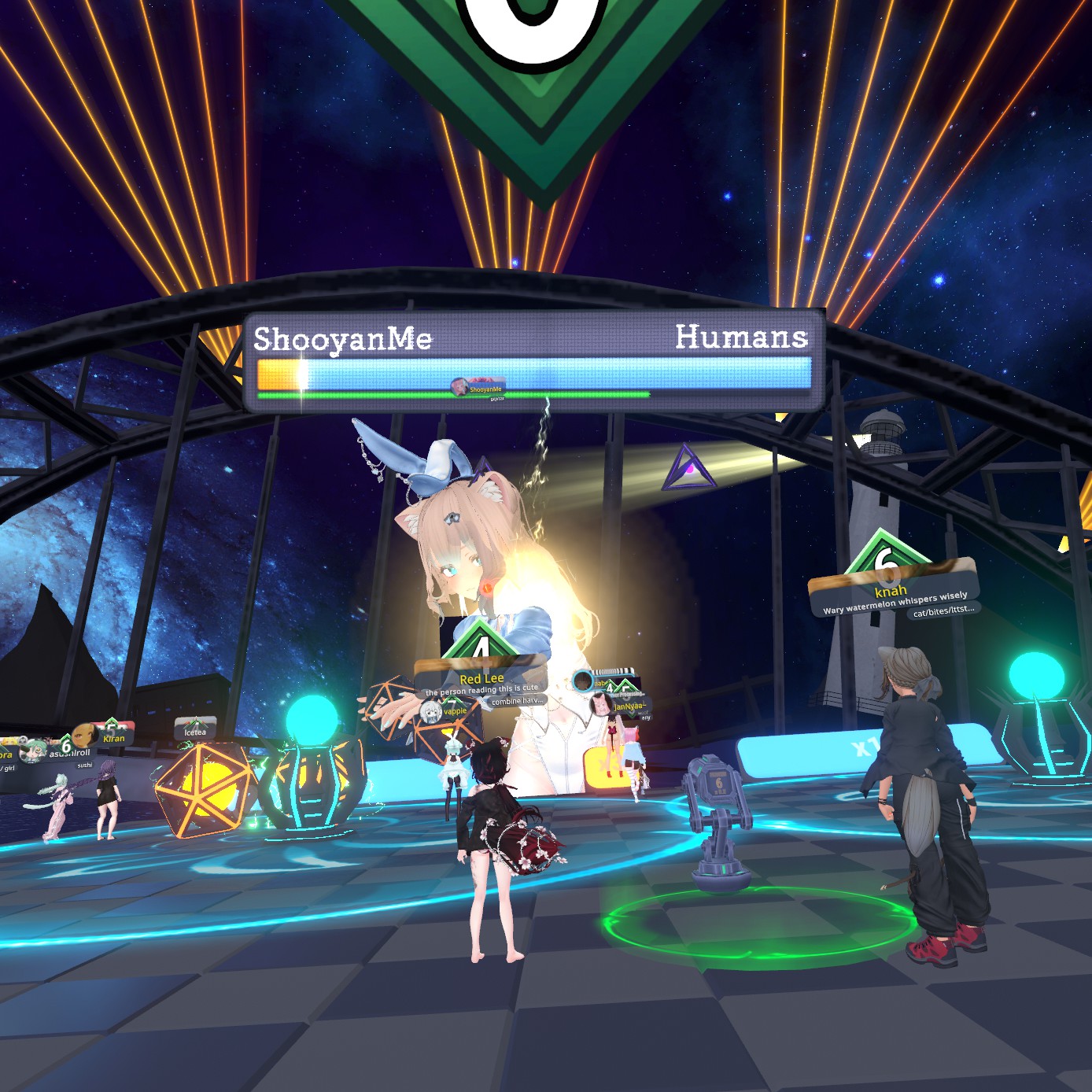The width and height of the screenshot is (1092, 1092).
Task: Select the knah player nameplate
Action: pos(891,591)
